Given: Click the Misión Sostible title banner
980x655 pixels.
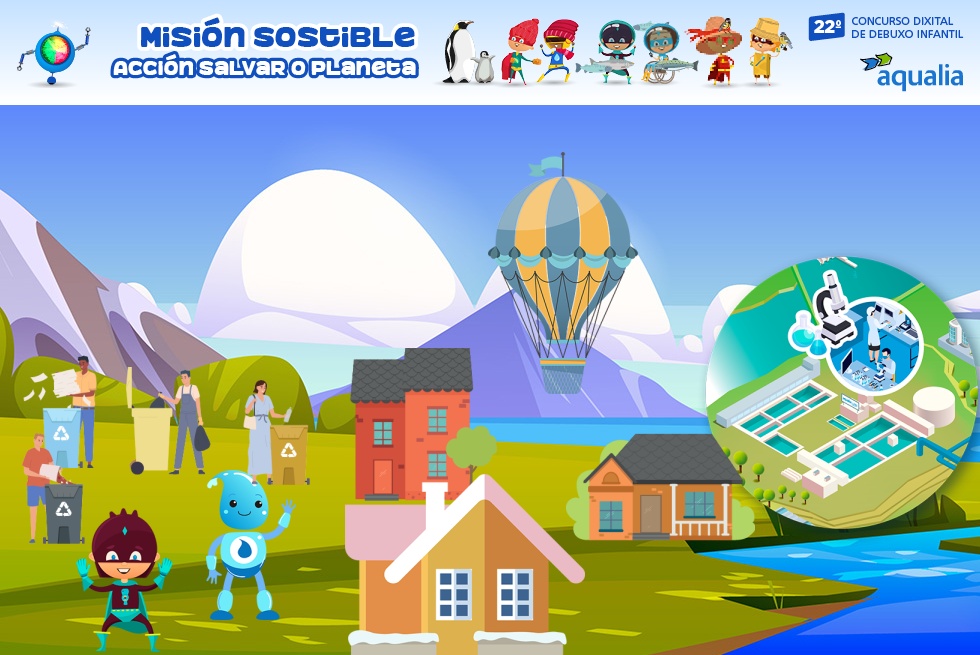Looking at the screenshot, I should tap(266, 52).
